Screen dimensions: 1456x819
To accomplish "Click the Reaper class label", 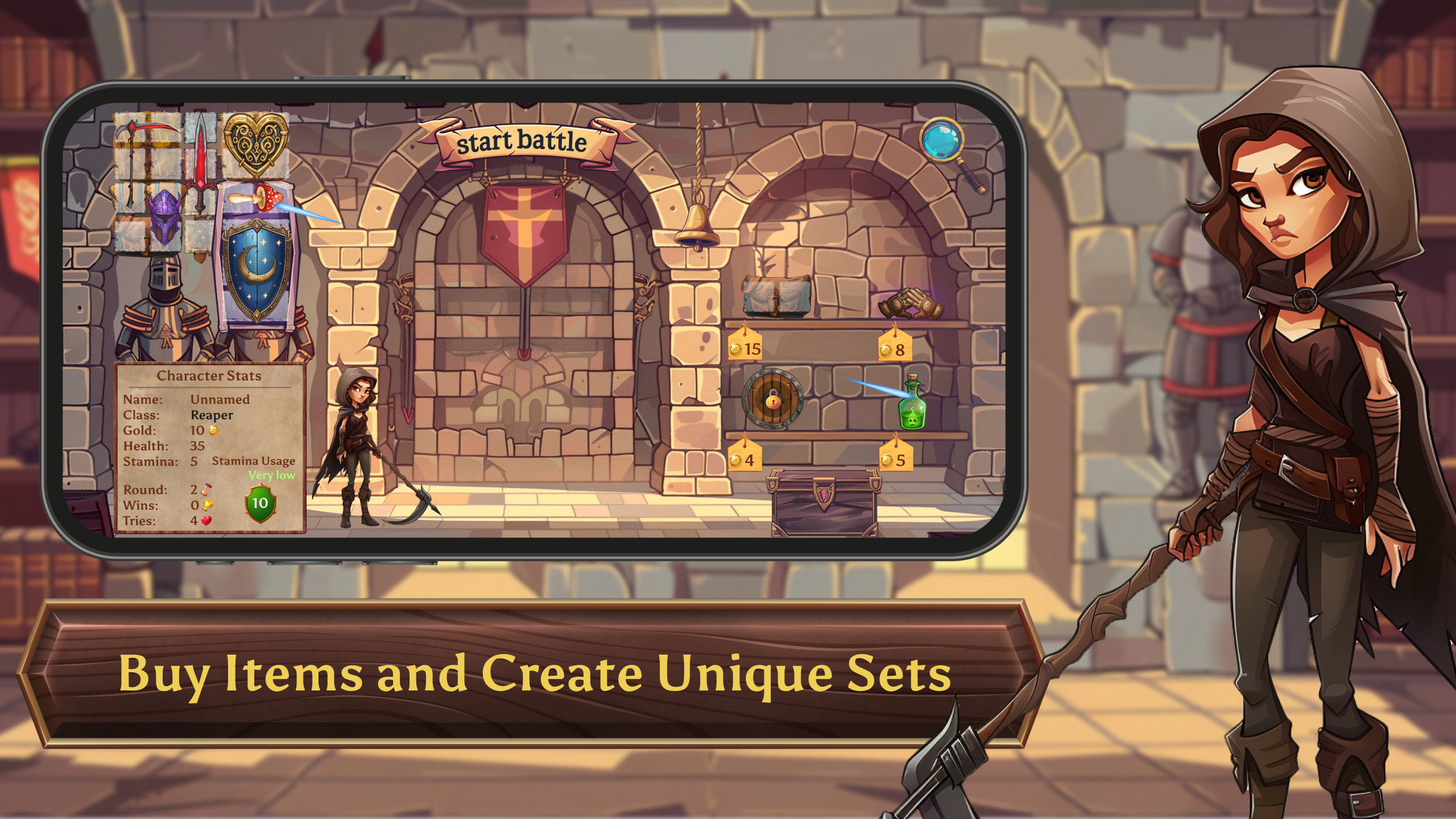I will (213, 415).
